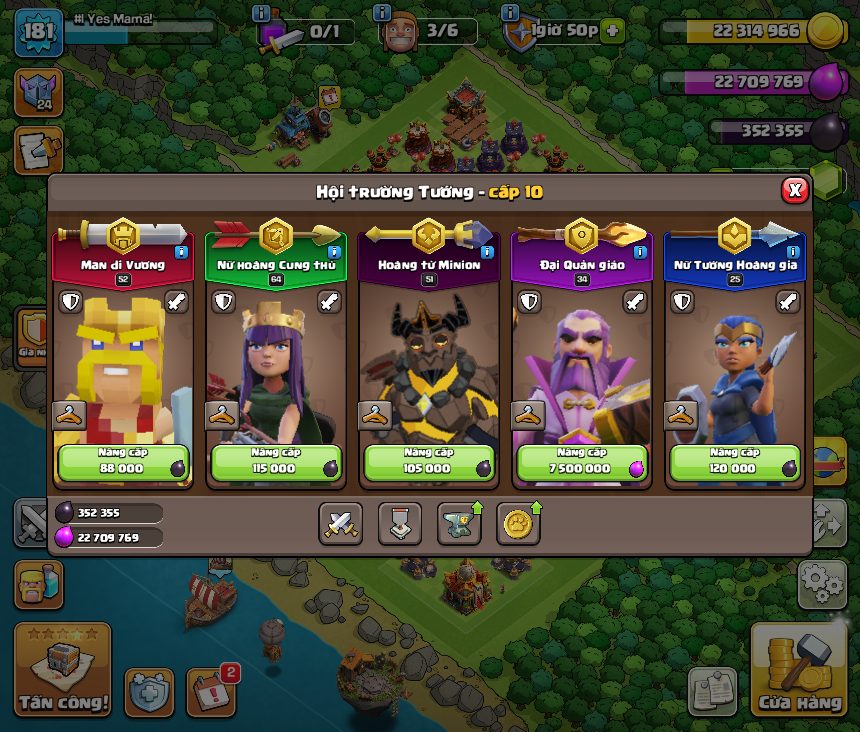
Task: Add shield time with the plus button
Action: pyautogui.click(x=611, y=30)
